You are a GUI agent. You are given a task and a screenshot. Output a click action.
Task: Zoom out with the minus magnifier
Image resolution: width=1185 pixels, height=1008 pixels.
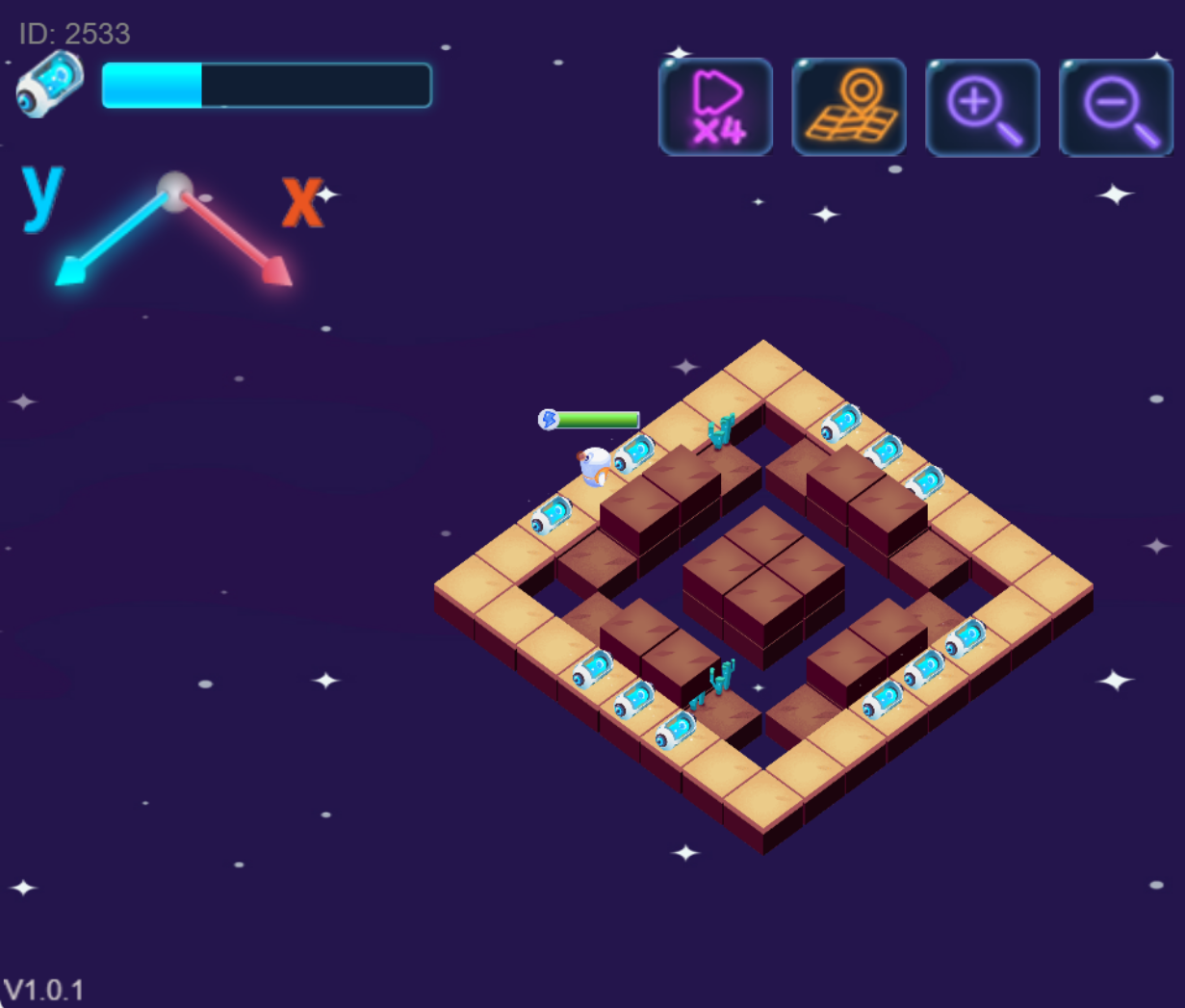[x=1116, y=107]
